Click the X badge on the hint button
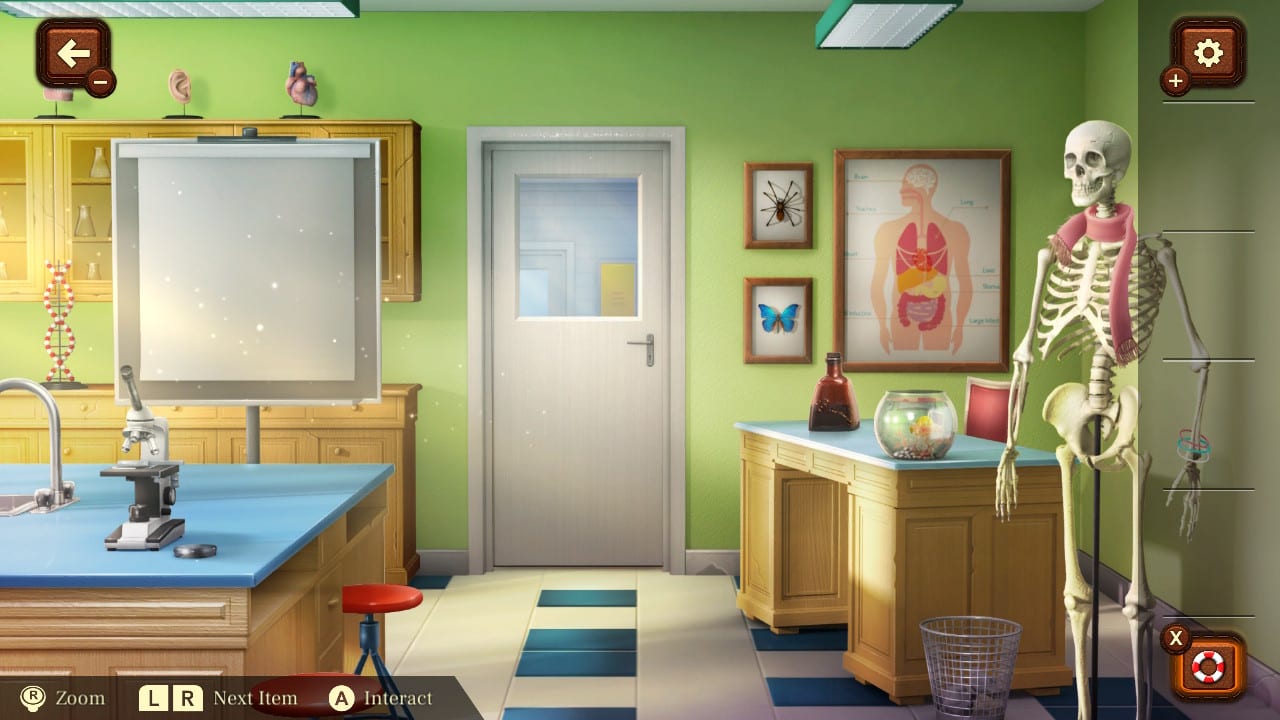Screen dimensions: 1280x720 tap(1177, 637)
